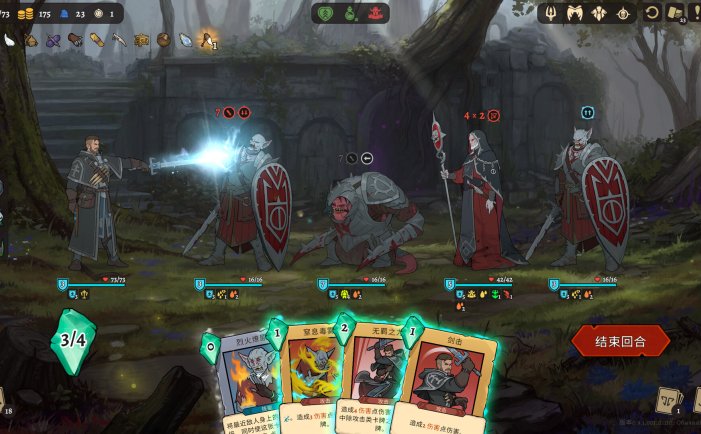Inspect the purple crossed-tools relic

53,41
